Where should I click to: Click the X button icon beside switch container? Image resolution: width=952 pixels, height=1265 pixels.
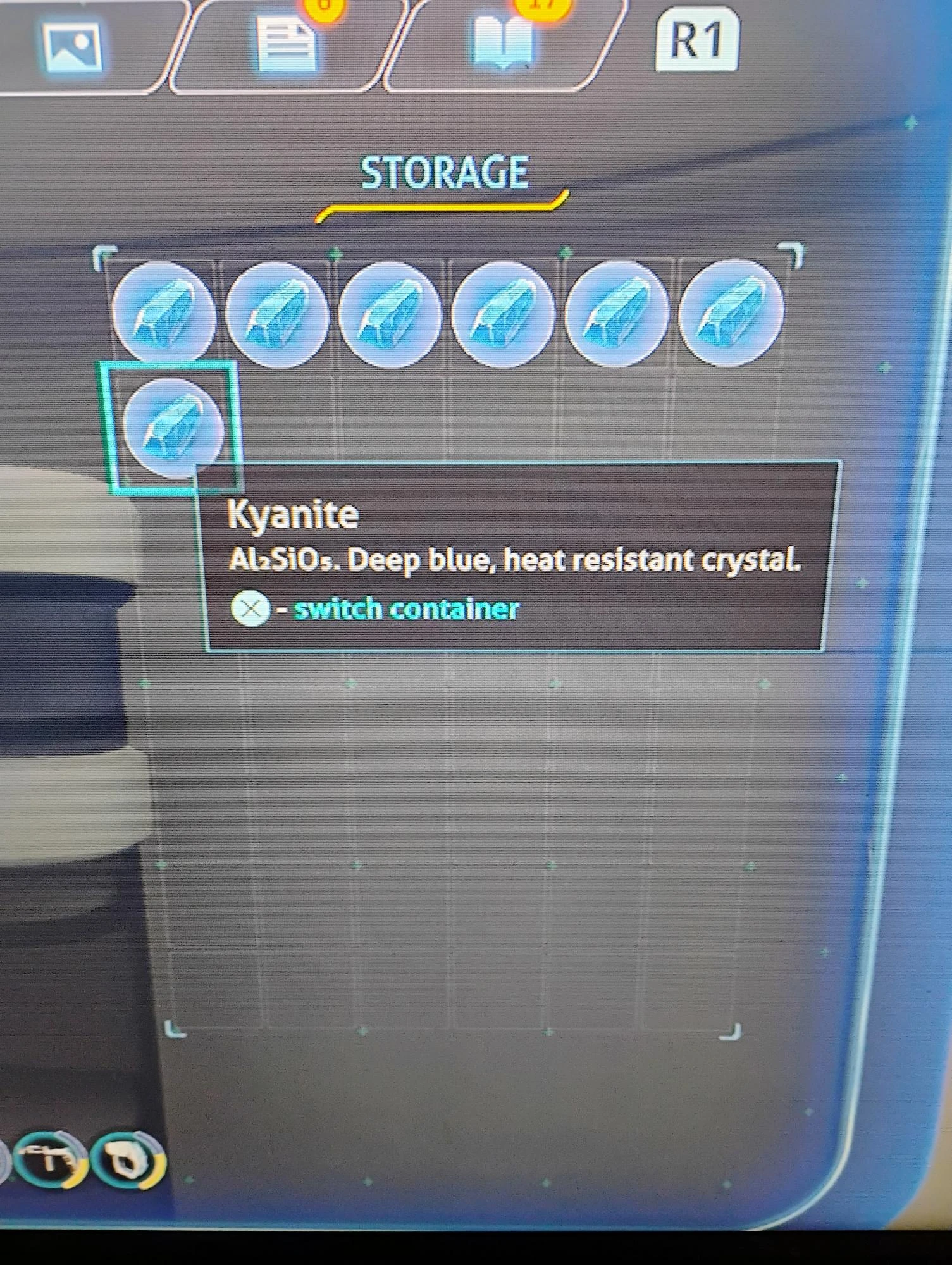(251, 608)
